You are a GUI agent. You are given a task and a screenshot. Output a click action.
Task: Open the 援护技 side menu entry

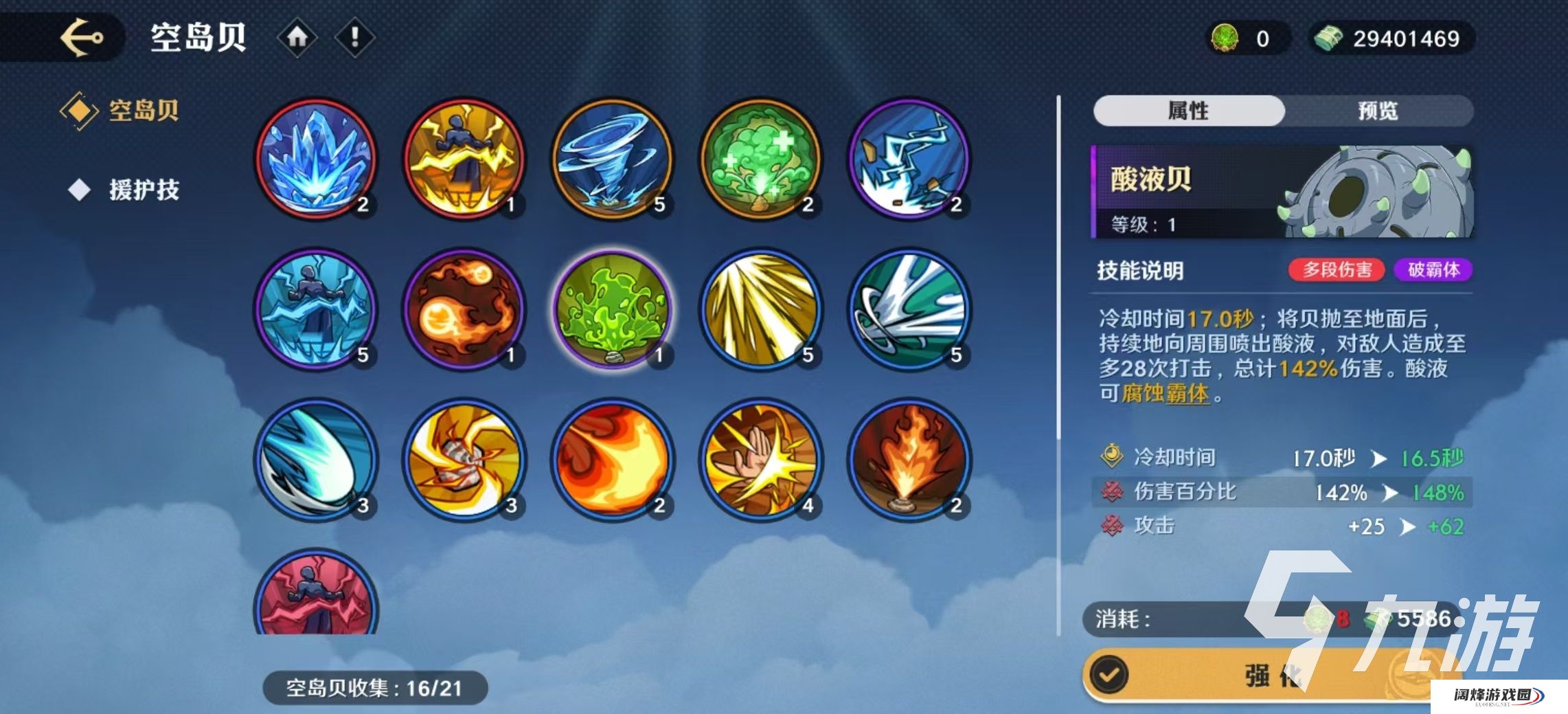[x=143, y=190]
